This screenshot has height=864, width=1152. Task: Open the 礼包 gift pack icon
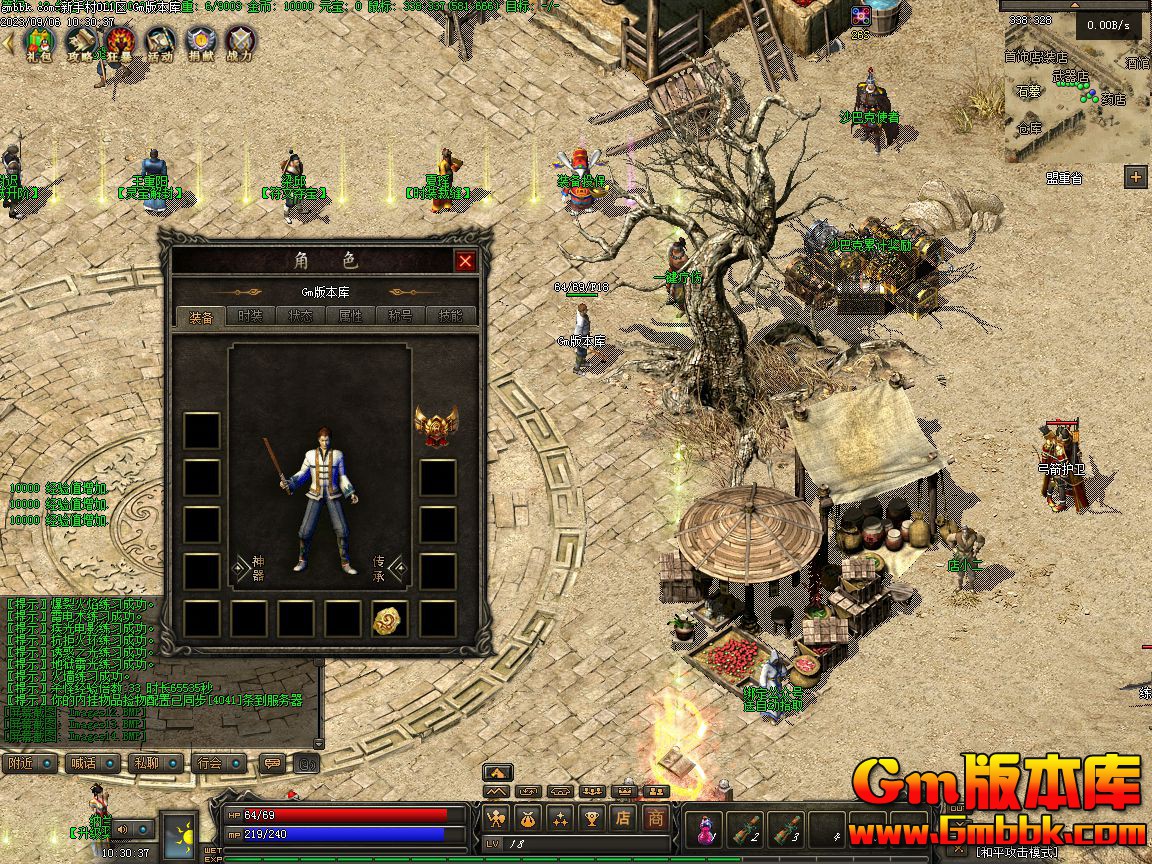click(39, 42)
